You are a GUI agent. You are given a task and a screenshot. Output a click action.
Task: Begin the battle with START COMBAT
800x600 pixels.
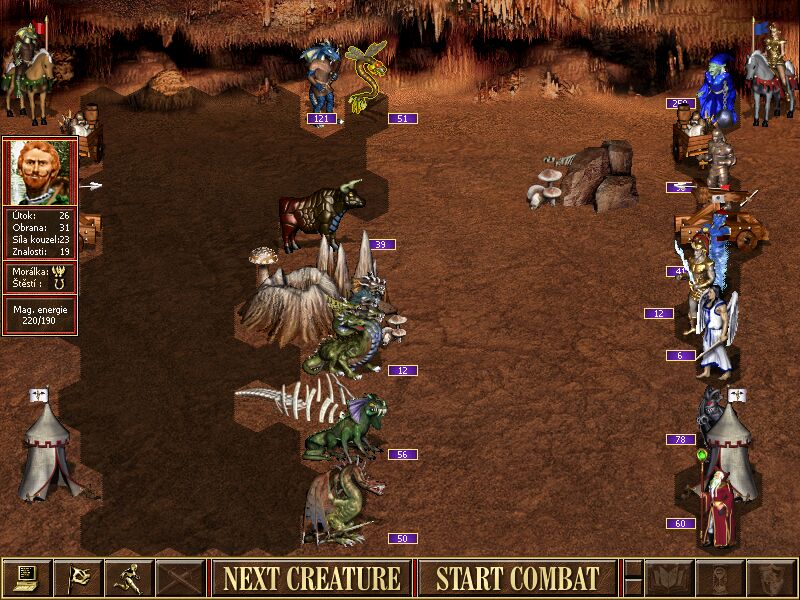(517, 578)
